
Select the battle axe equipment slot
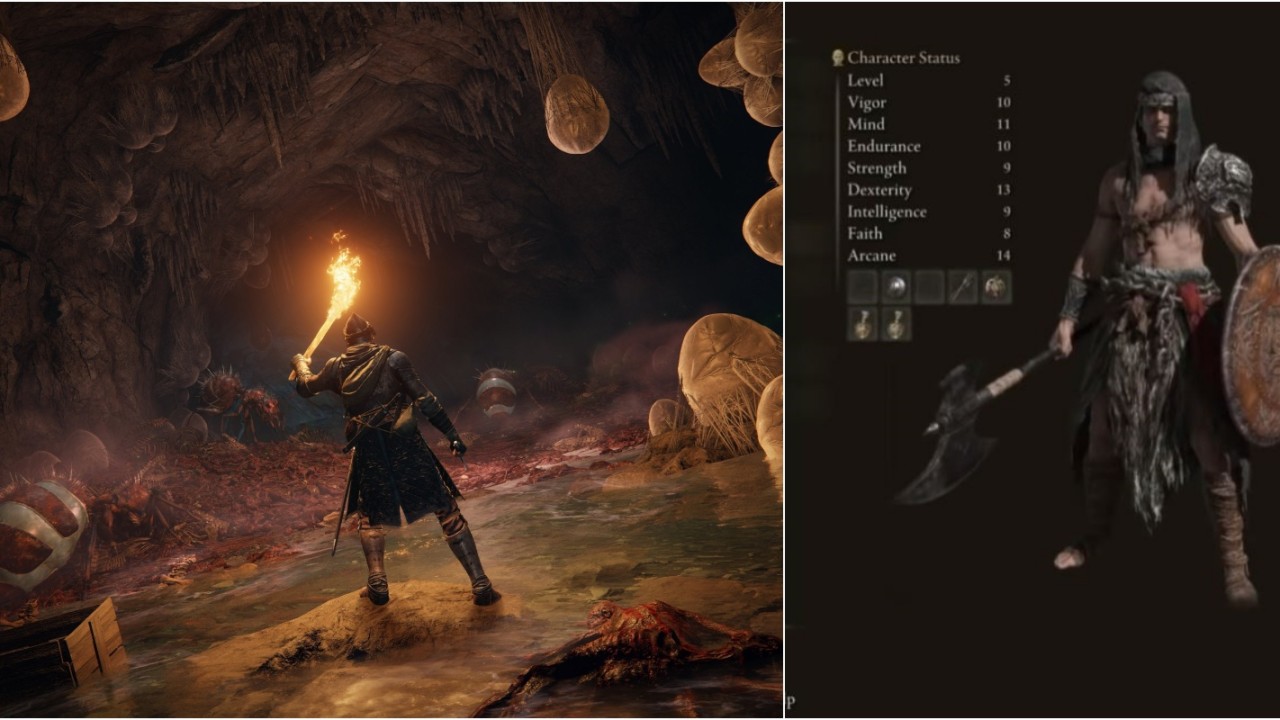(963, 288)
